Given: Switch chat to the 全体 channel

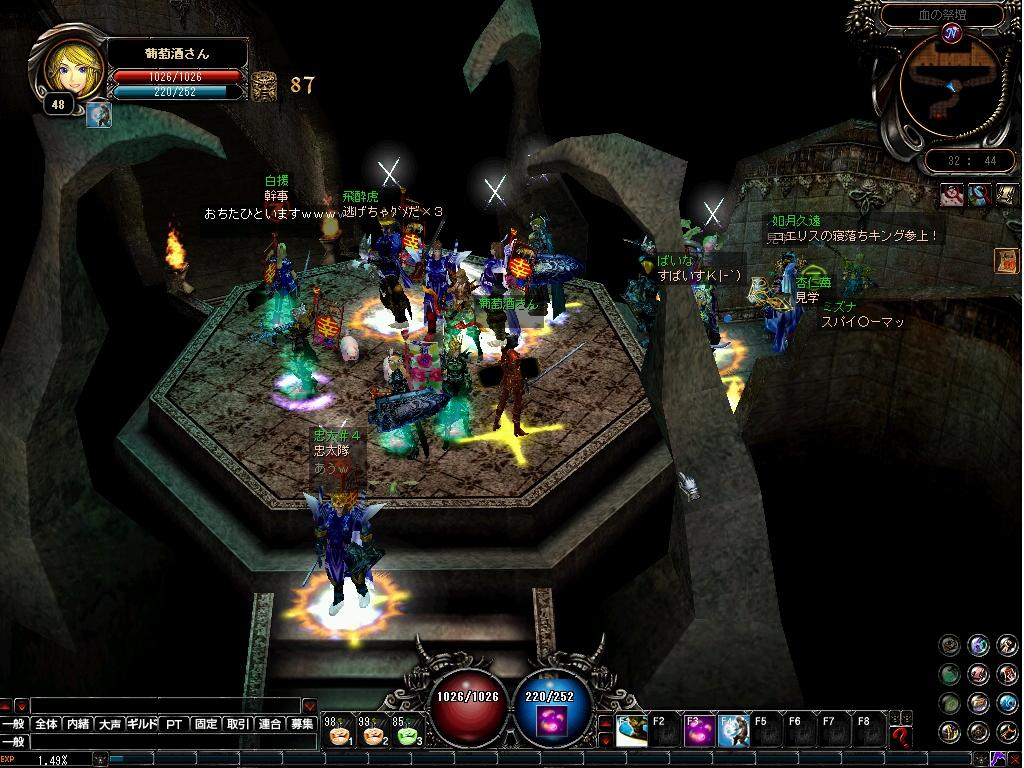Looking at the screenshot, I should pyautogui.click(x=46, y=724).
